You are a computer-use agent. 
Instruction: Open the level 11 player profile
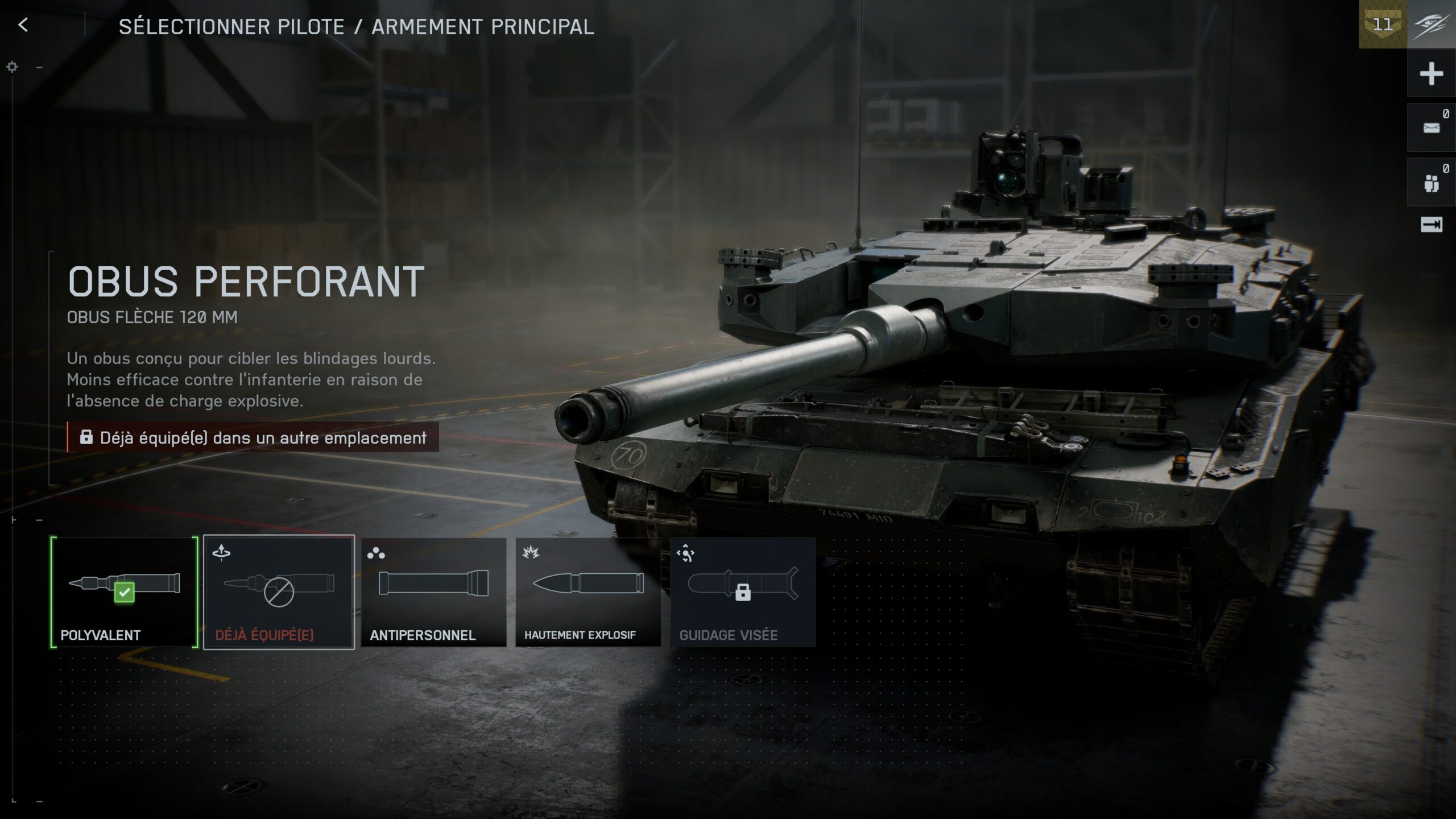click(1383, 25)
